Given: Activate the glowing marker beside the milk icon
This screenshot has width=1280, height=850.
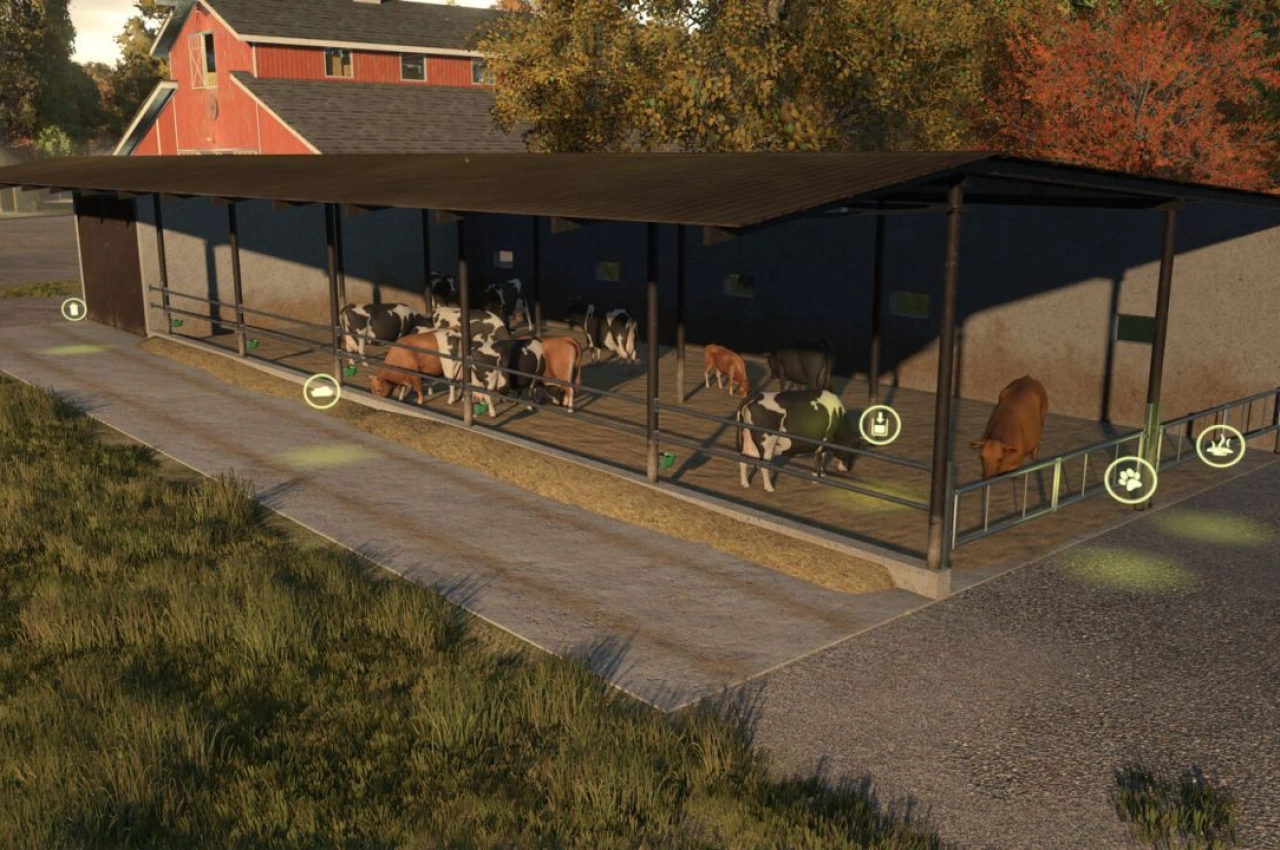Looking at the screenshot, I should pyautogui.click(x=75, y=350).
